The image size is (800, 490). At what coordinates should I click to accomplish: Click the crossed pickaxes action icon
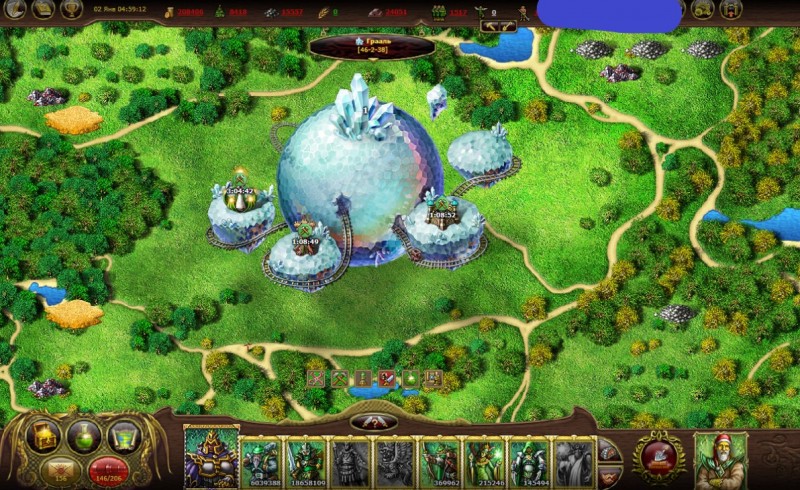(x=338, y=378)
